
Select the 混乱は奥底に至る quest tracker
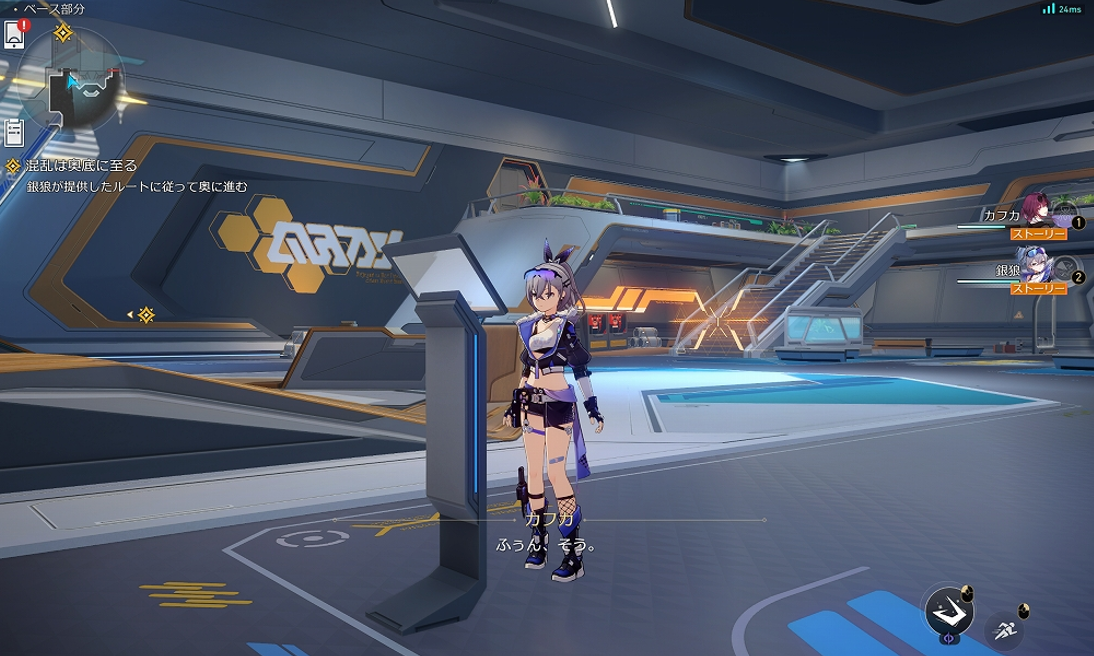(80, 166)
